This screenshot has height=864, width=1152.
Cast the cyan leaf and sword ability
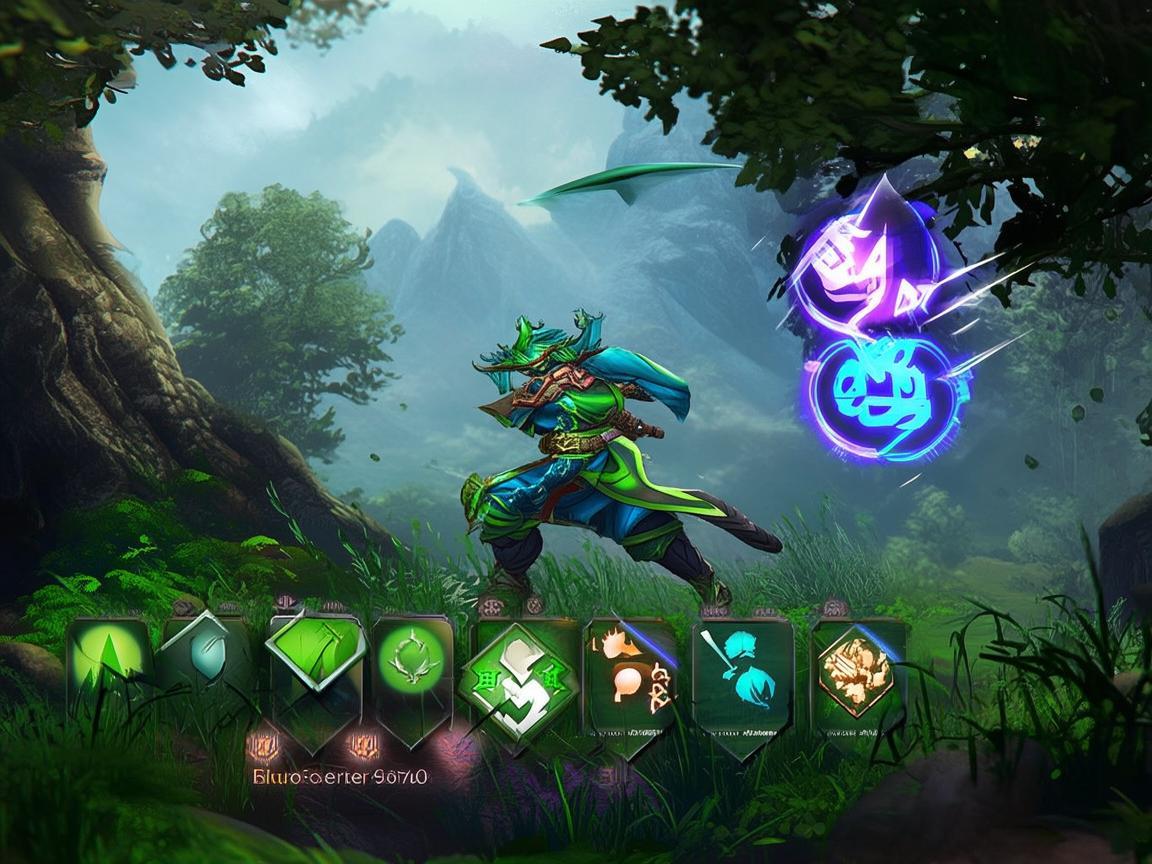click(742, 670)
